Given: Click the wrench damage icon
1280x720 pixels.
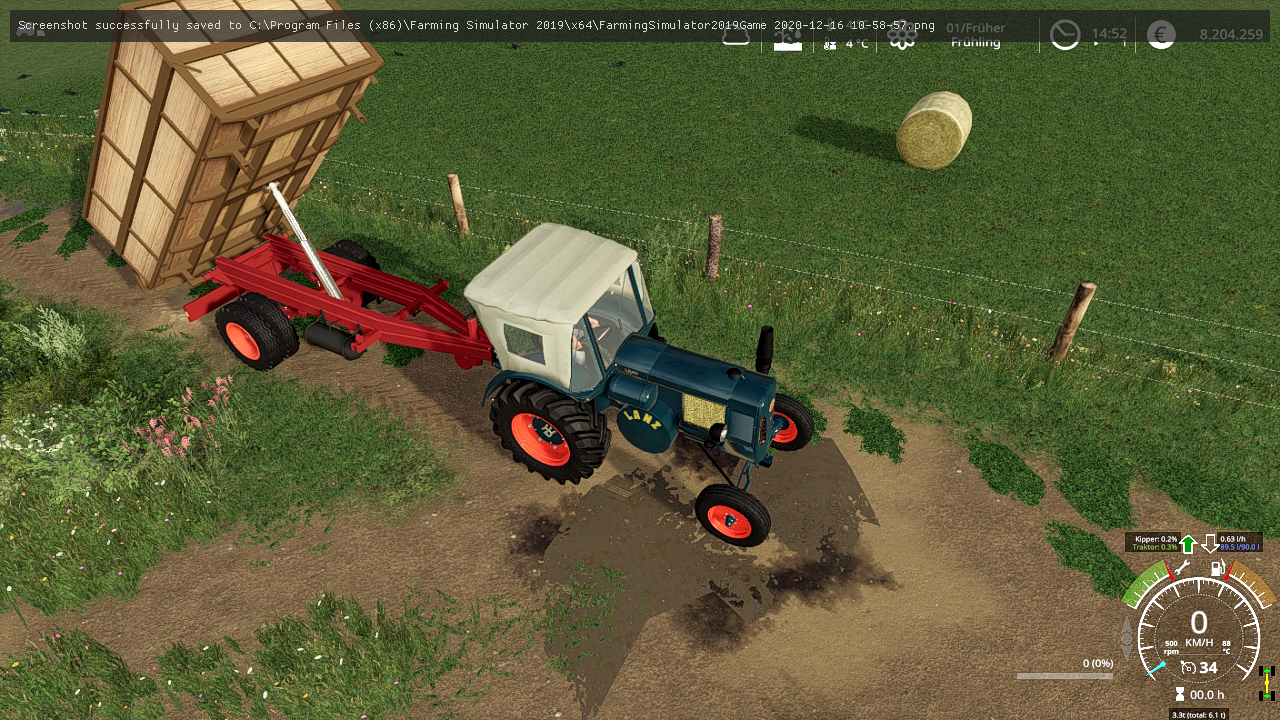Looking at the screenshot, I should pyautogui.click(x=1181, y=568).
